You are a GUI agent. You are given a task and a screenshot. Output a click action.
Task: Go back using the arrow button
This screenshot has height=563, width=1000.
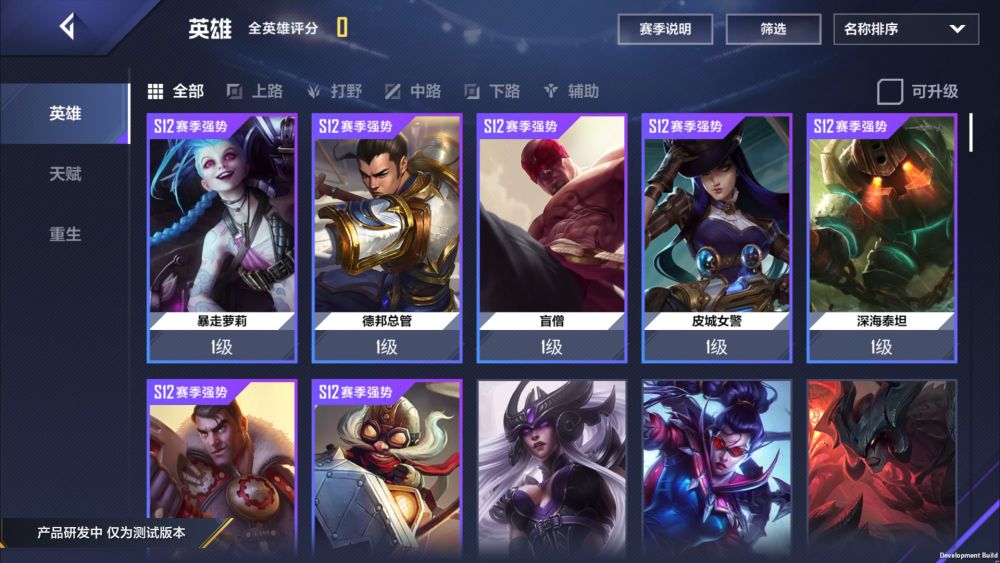67,27
